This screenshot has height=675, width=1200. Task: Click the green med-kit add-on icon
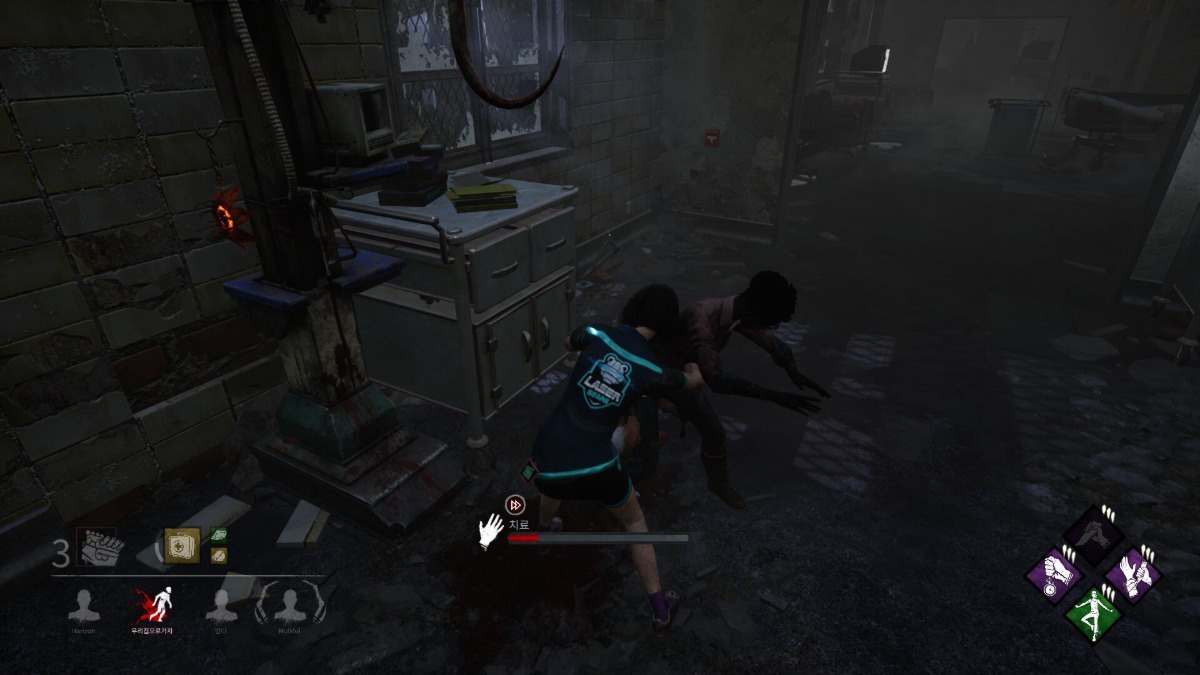(219, 536)
